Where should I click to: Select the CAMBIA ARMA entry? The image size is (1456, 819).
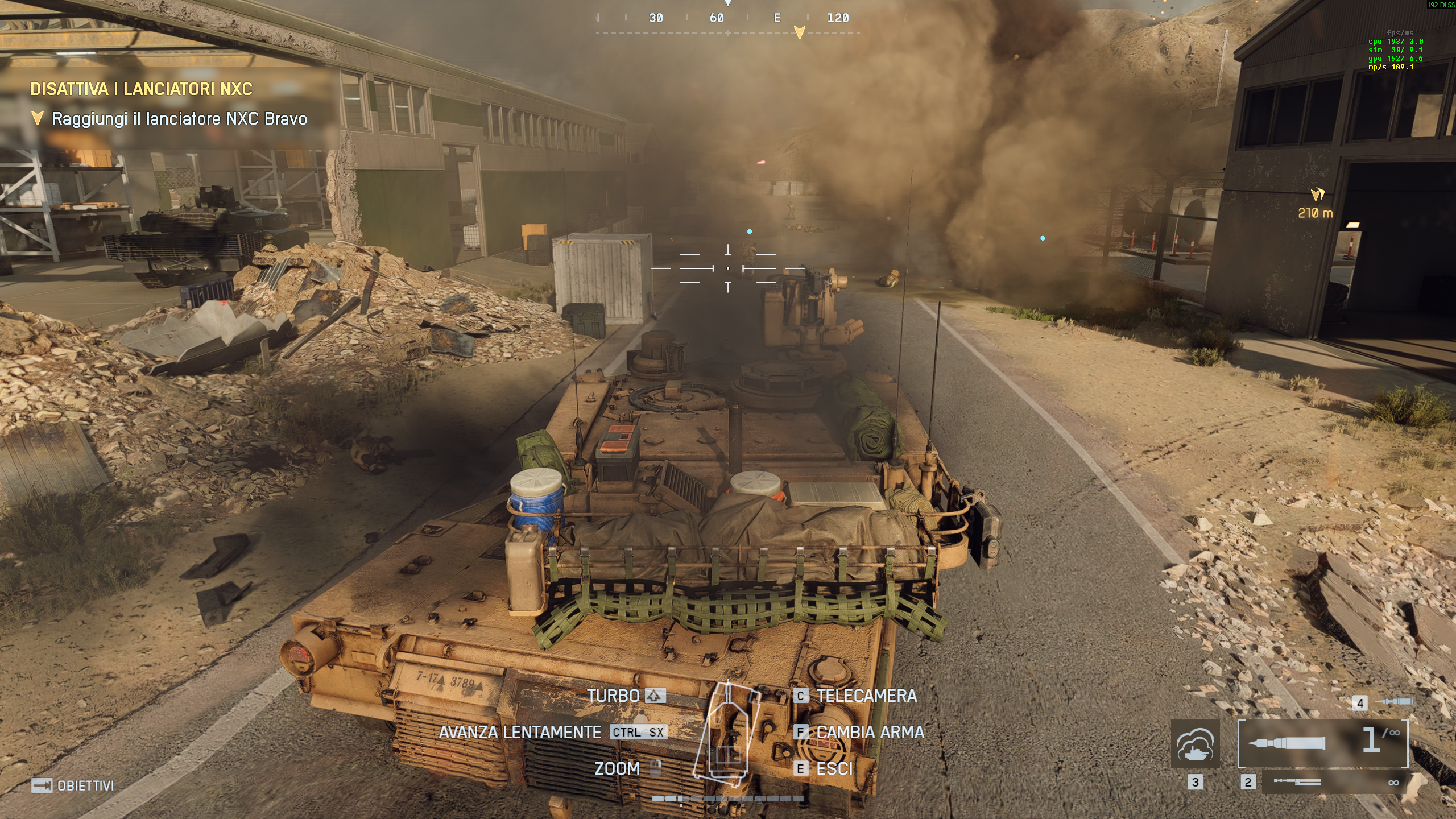click(x=870, y=733)
